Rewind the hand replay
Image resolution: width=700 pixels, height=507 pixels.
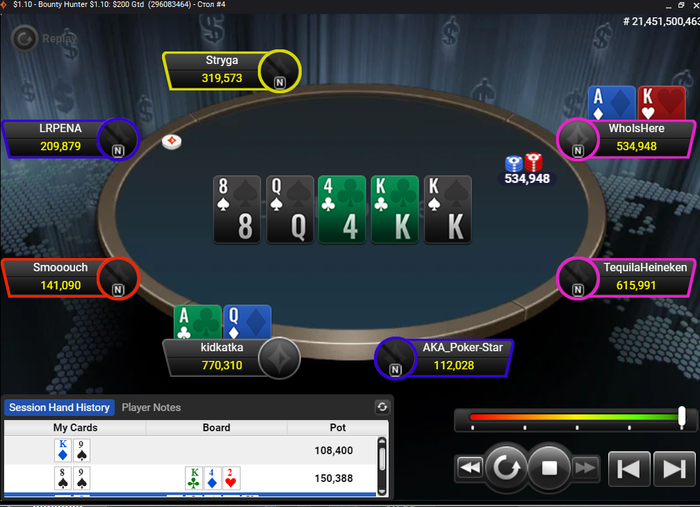(x=469, y=467)
